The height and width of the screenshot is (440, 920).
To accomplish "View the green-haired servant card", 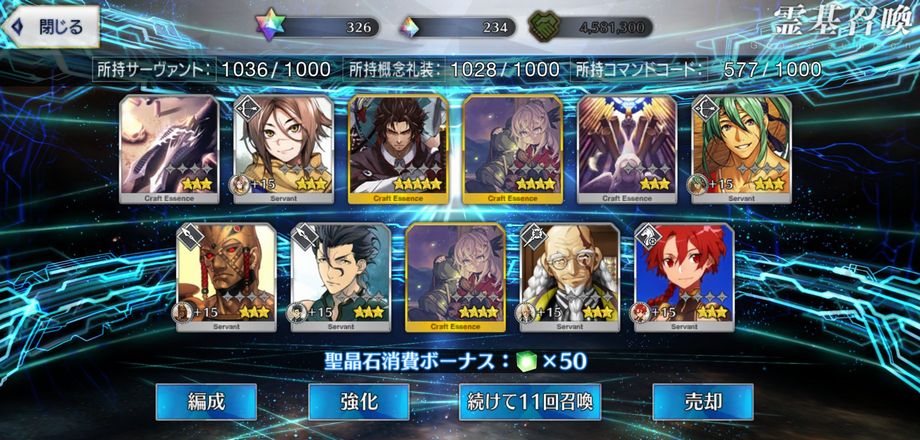I will 742,148.
